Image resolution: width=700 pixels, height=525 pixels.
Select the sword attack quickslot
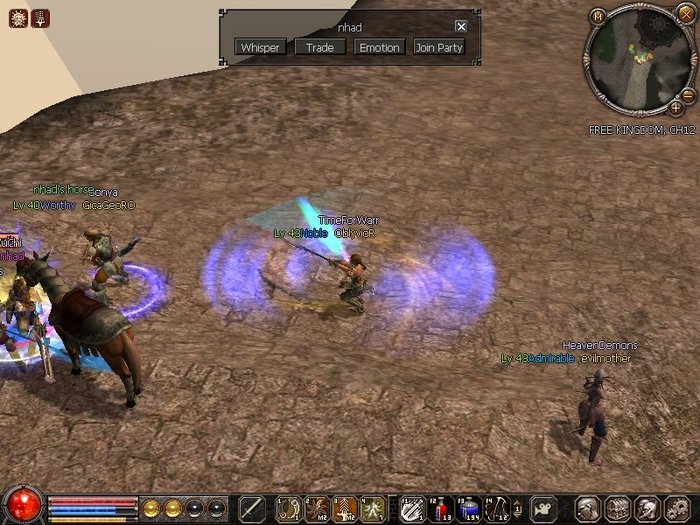252,508
